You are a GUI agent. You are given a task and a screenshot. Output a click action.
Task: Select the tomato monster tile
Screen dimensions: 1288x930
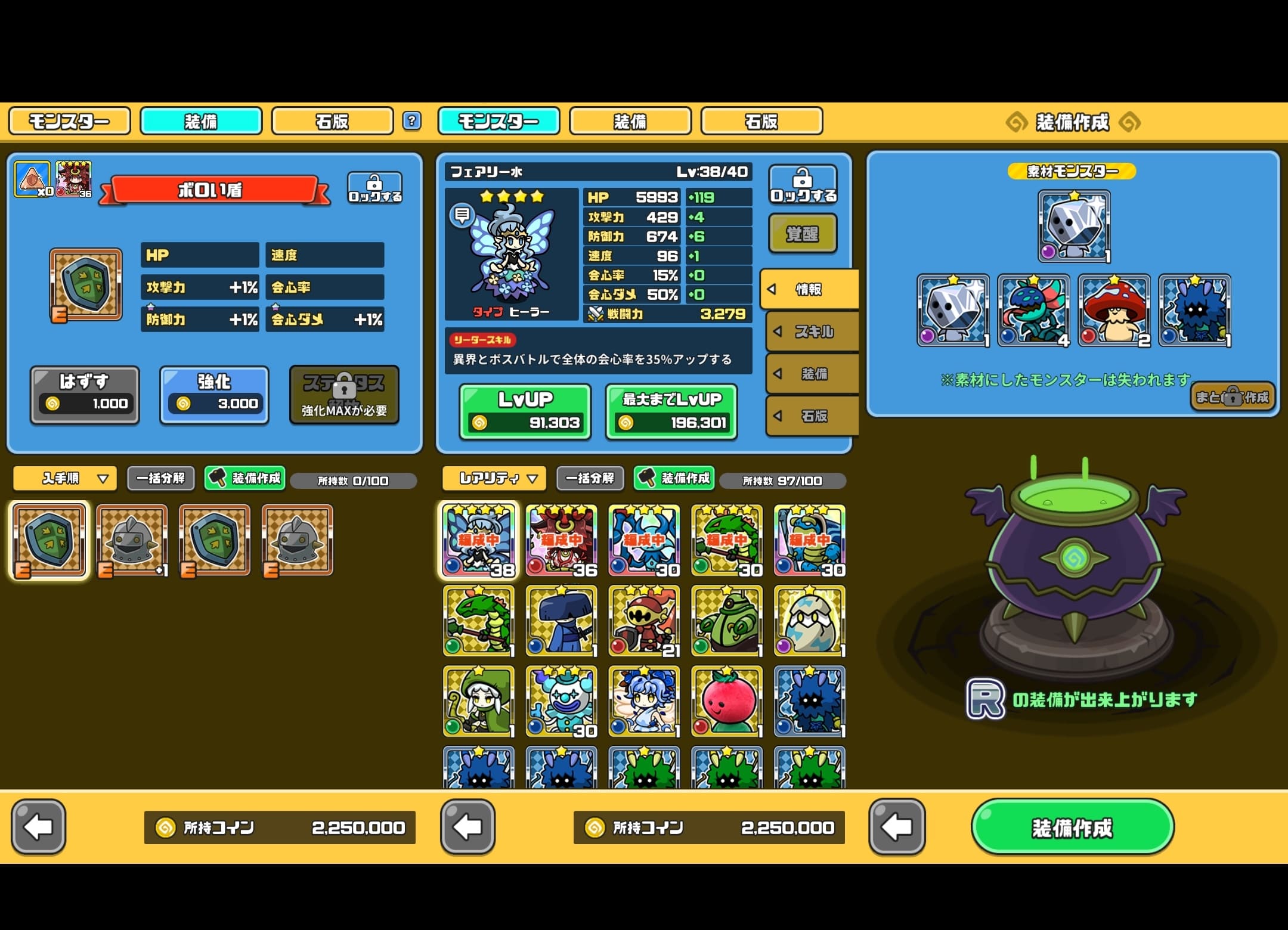(x=726, y=701)
